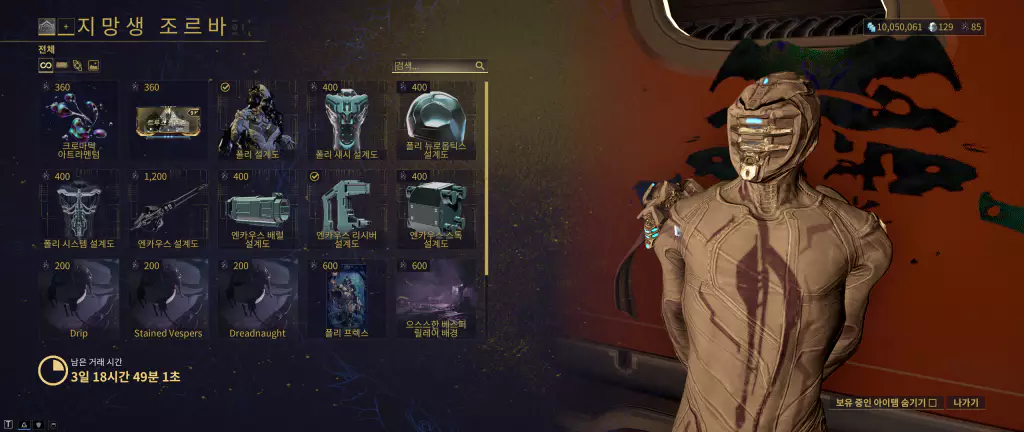Select the 엔카우스 배럴 설계도 item
1024x432 pixels.
pyautogui.click(x=258, y=210)
